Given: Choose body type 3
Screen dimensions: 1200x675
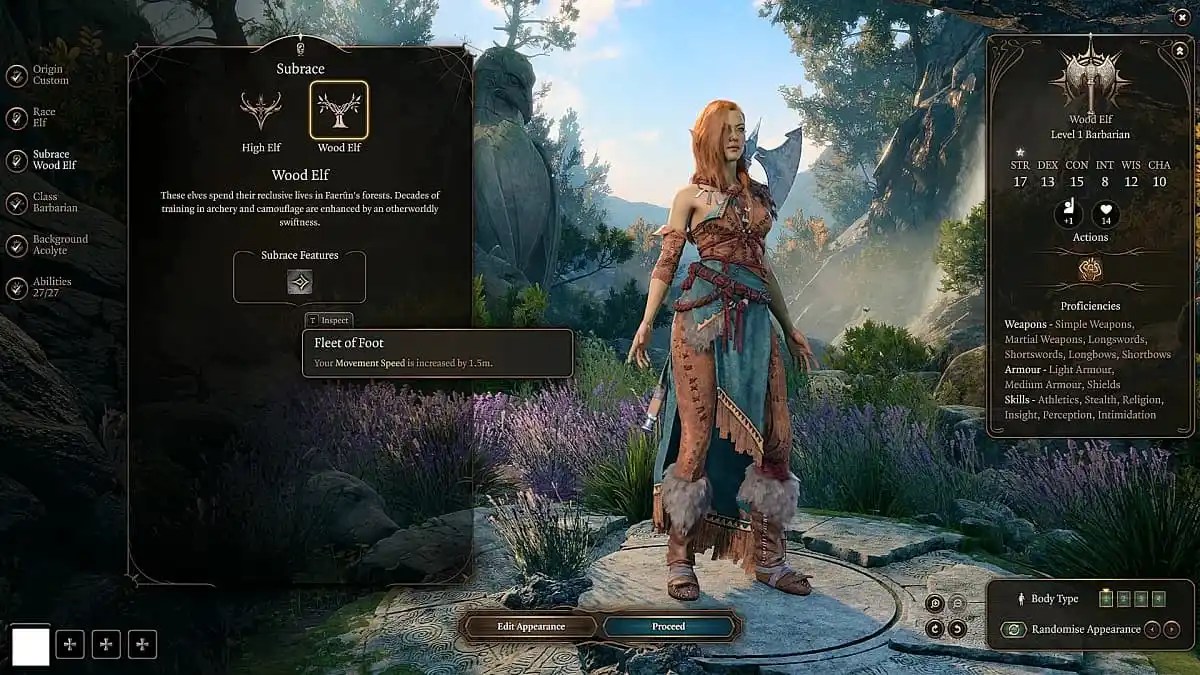Looking at the screenshot, I should tap(1141, 599).
